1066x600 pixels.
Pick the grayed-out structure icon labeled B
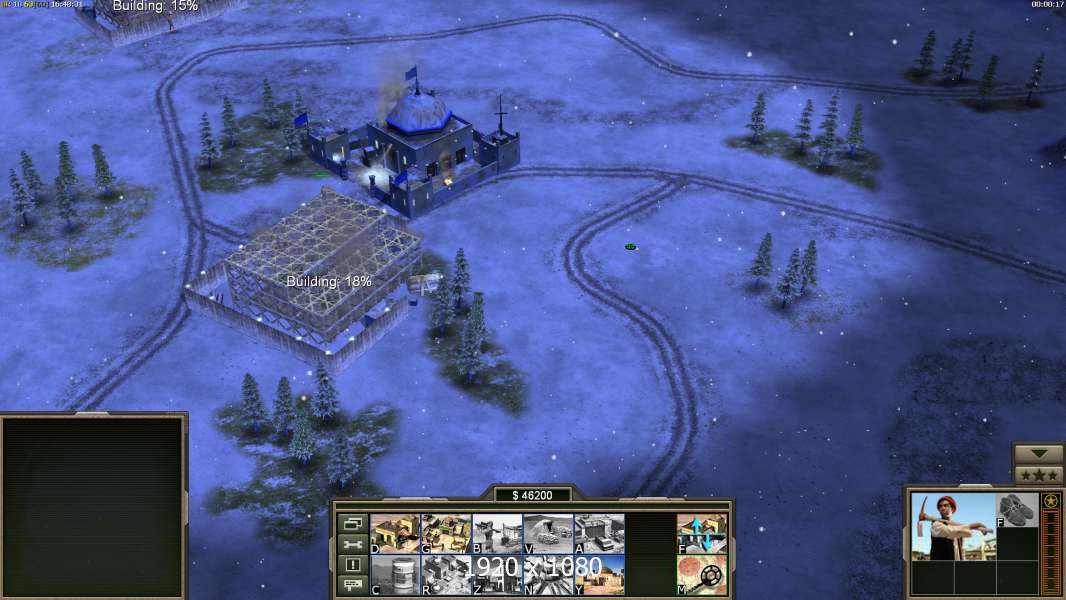tap(497, 533)
